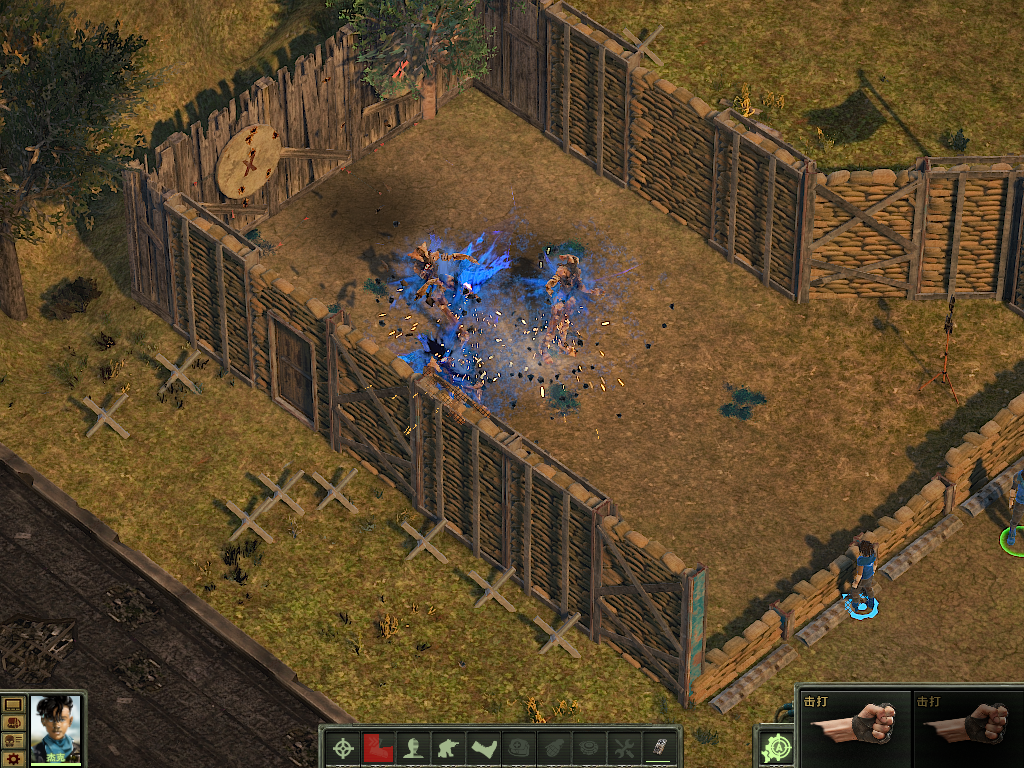Pick the landmine action icon
The width and height of the screenshot is (1024, 768).
589,748
